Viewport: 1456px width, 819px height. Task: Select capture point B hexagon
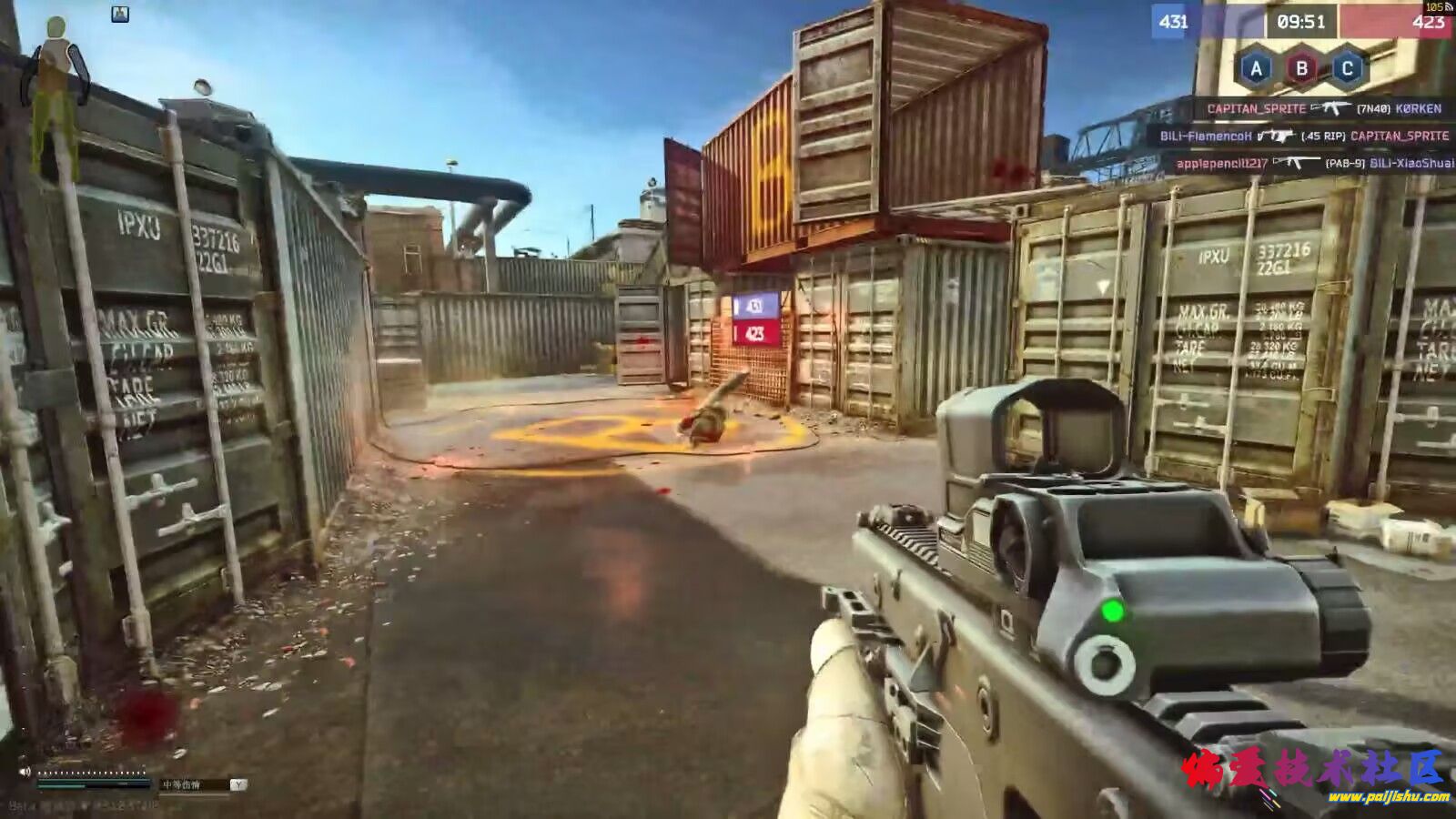pos(1302,68)
